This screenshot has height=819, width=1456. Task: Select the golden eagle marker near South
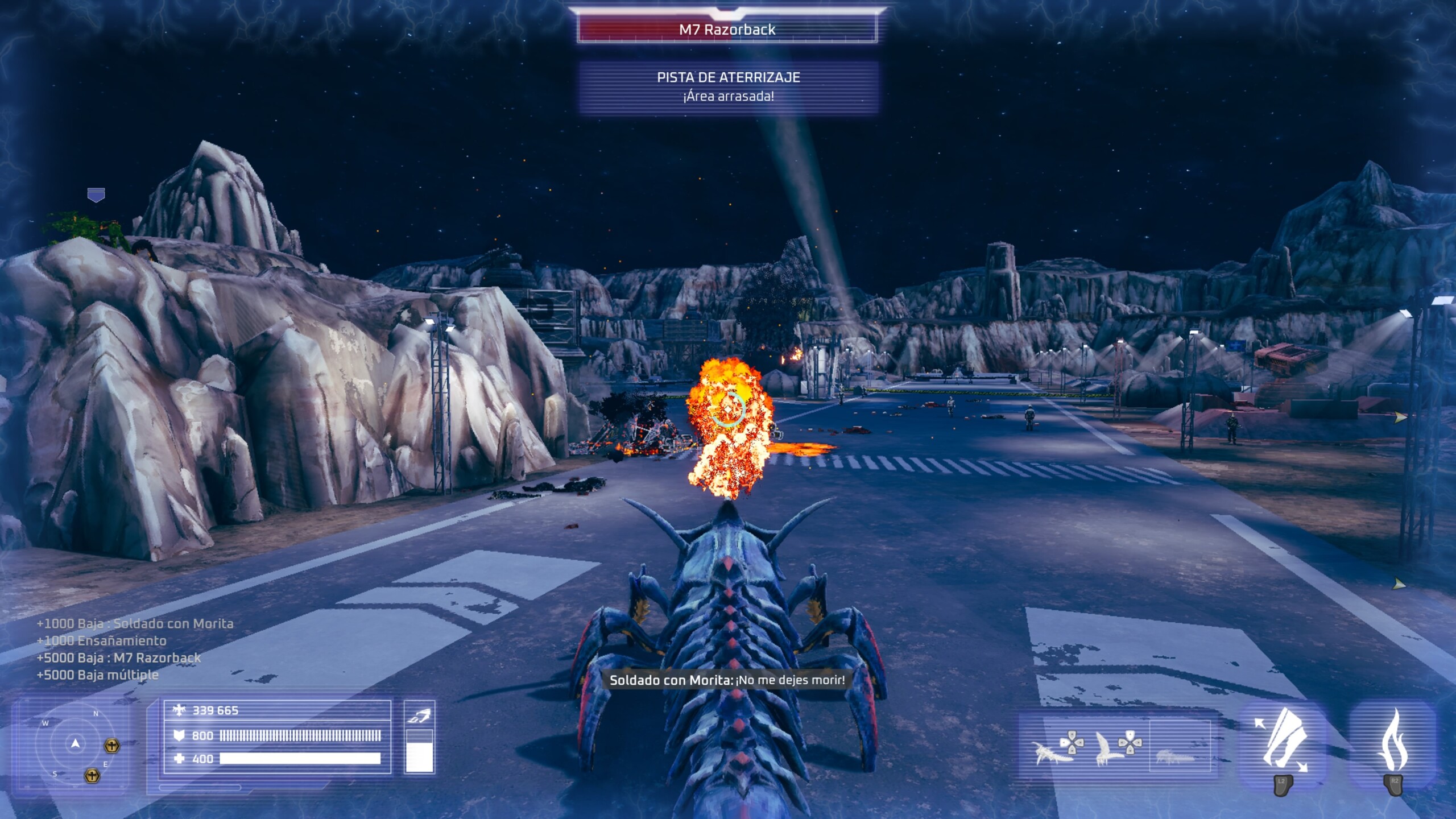[x=92, y=775]
